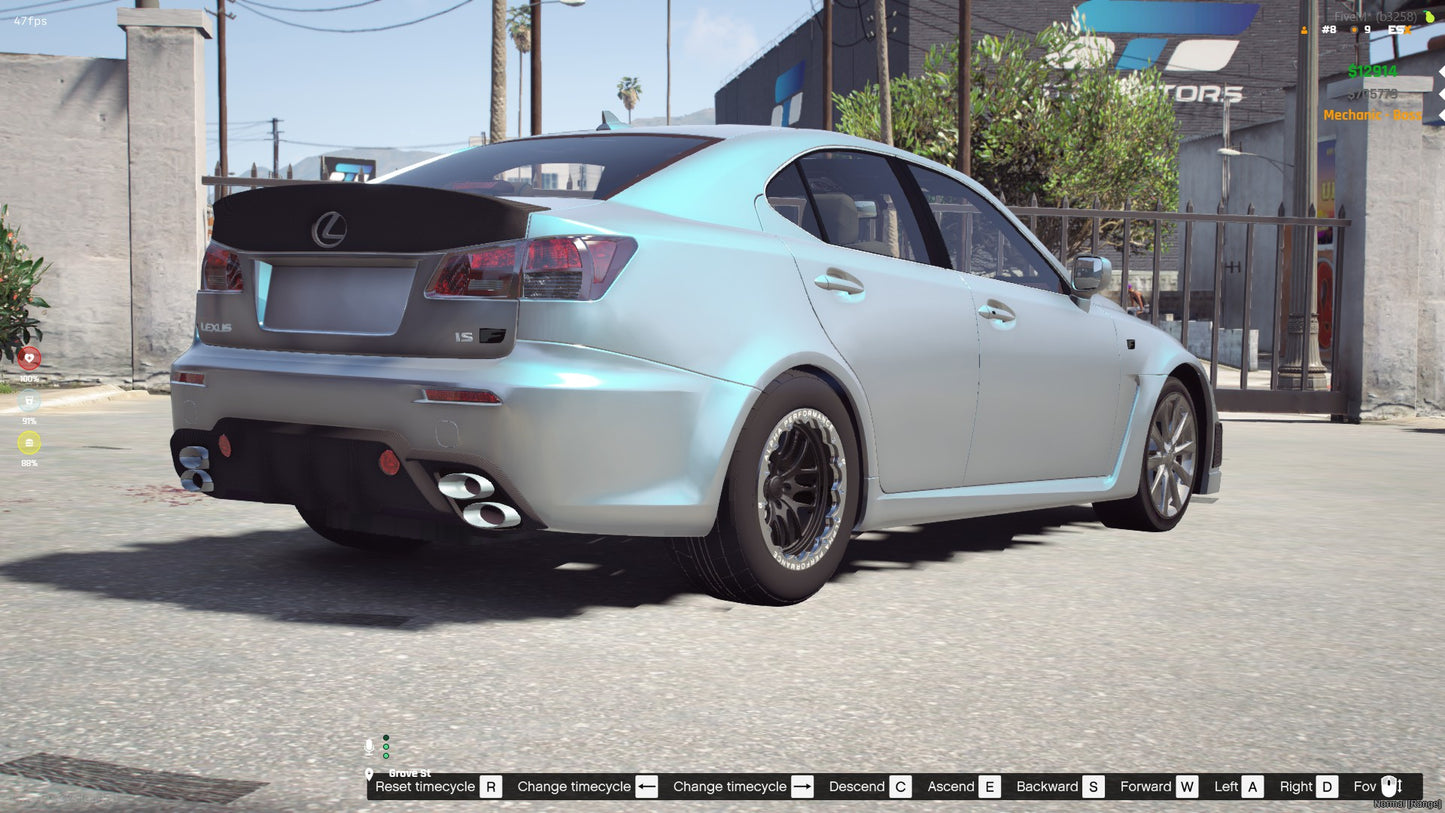Click the Reset timecycle button
The width and height of the screenshot is (1445, 813).
424,787
